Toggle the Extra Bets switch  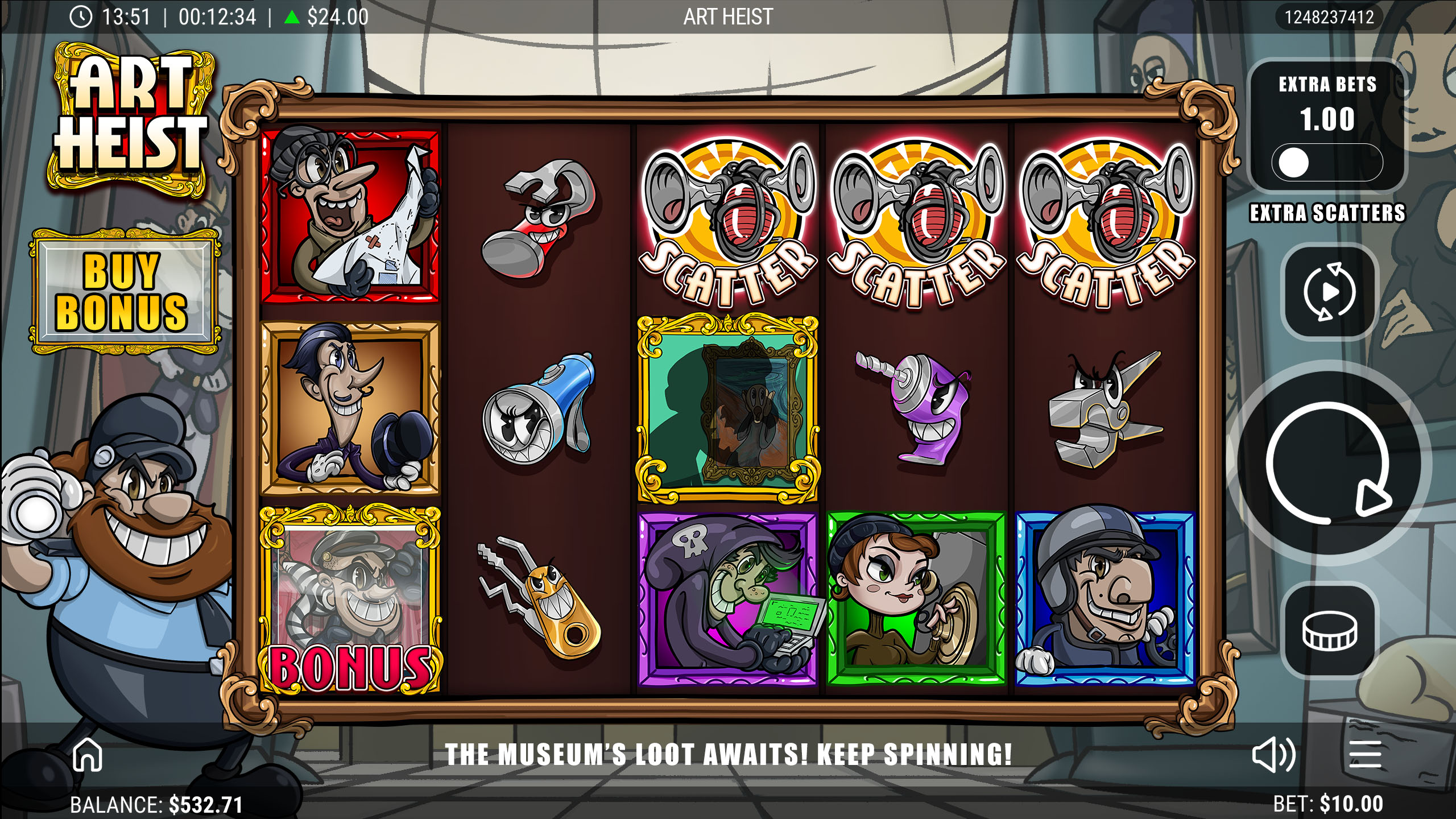pos(1326,163)
